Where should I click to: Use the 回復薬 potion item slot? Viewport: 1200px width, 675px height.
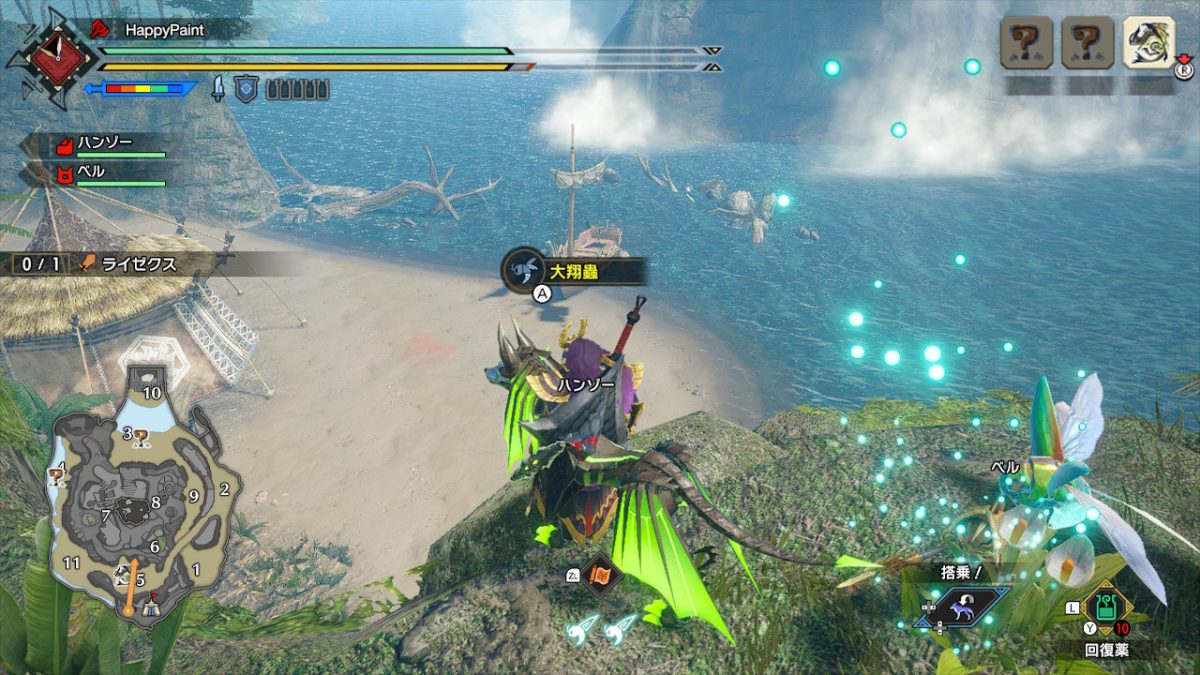tap(1106, 607)
